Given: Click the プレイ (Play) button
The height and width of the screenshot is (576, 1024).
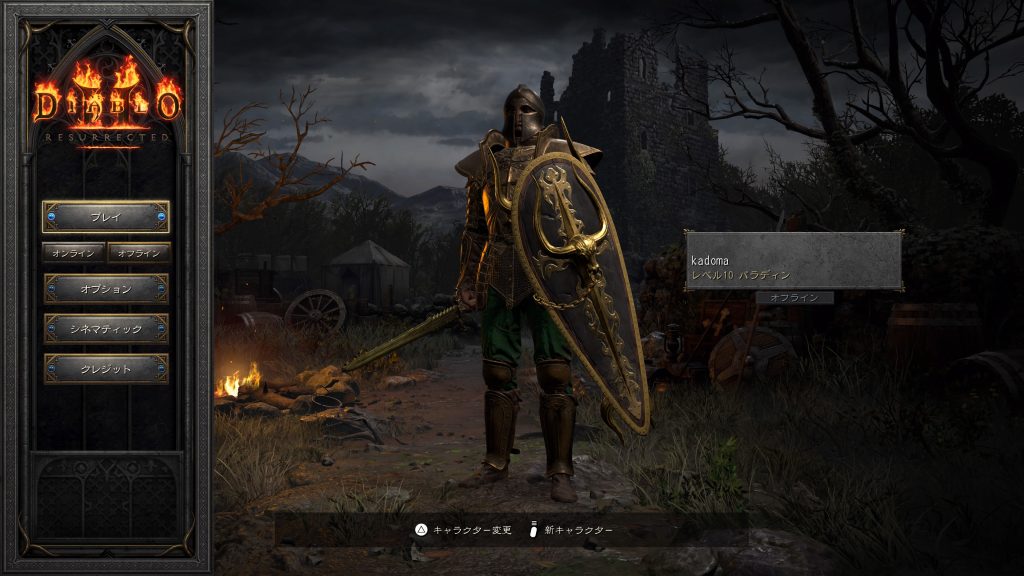Looking at the screenshot, I should click(x=105, y=217).
